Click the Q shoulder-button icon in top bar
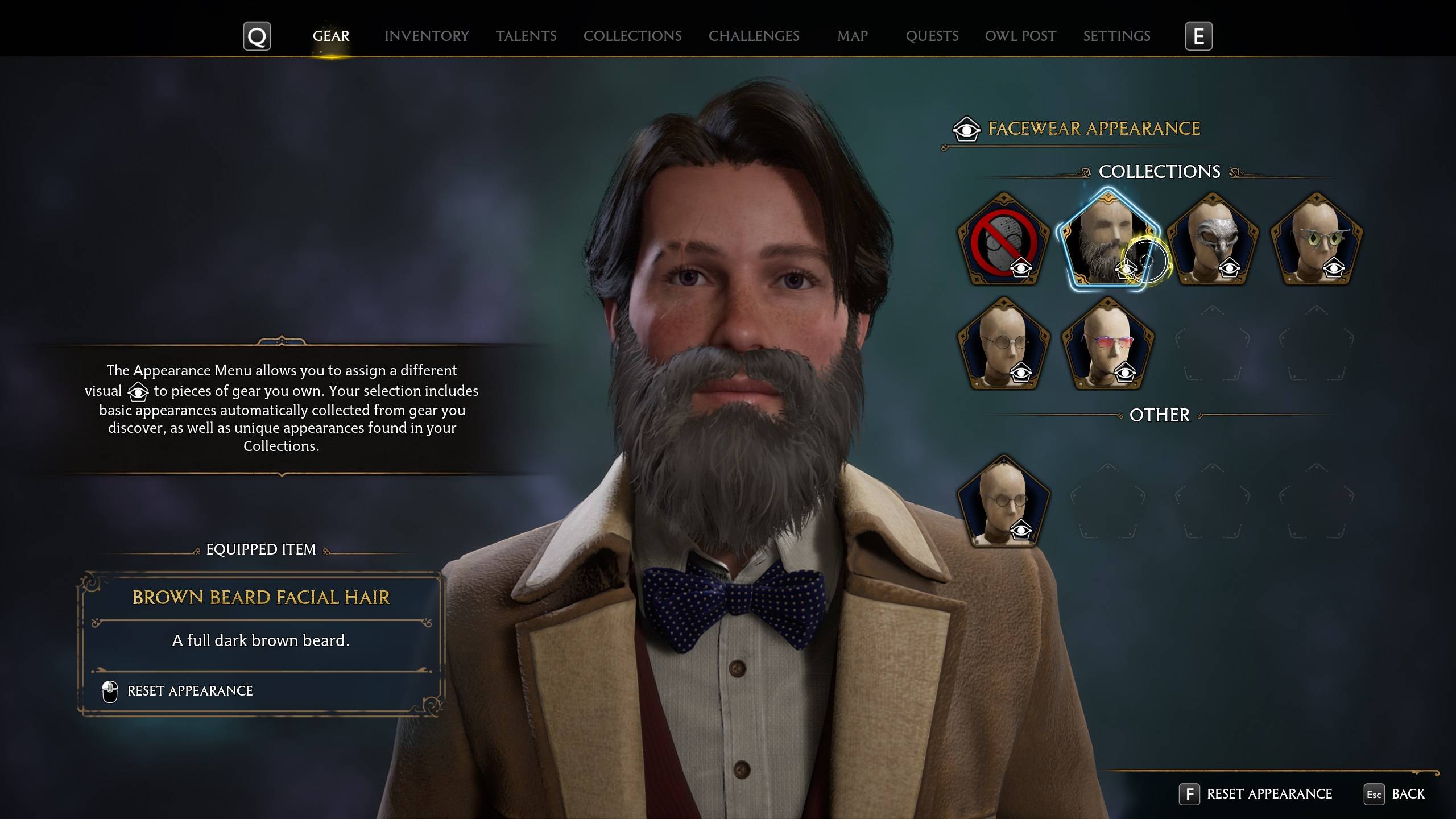Image resolution: width=1456 pixels, height=819 pixels. click(x=257, y=35)
